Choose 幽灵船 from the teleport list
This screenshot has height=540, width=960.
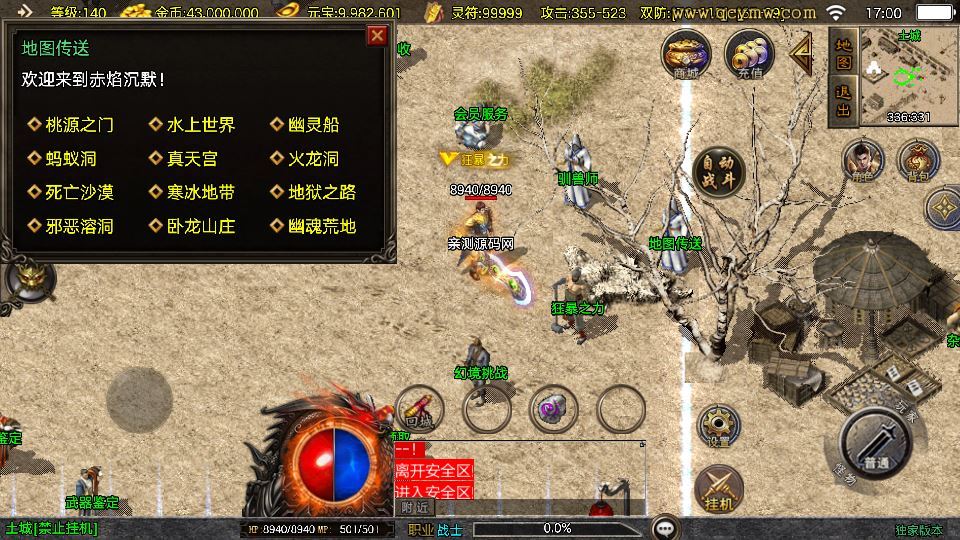pos(312,125)
